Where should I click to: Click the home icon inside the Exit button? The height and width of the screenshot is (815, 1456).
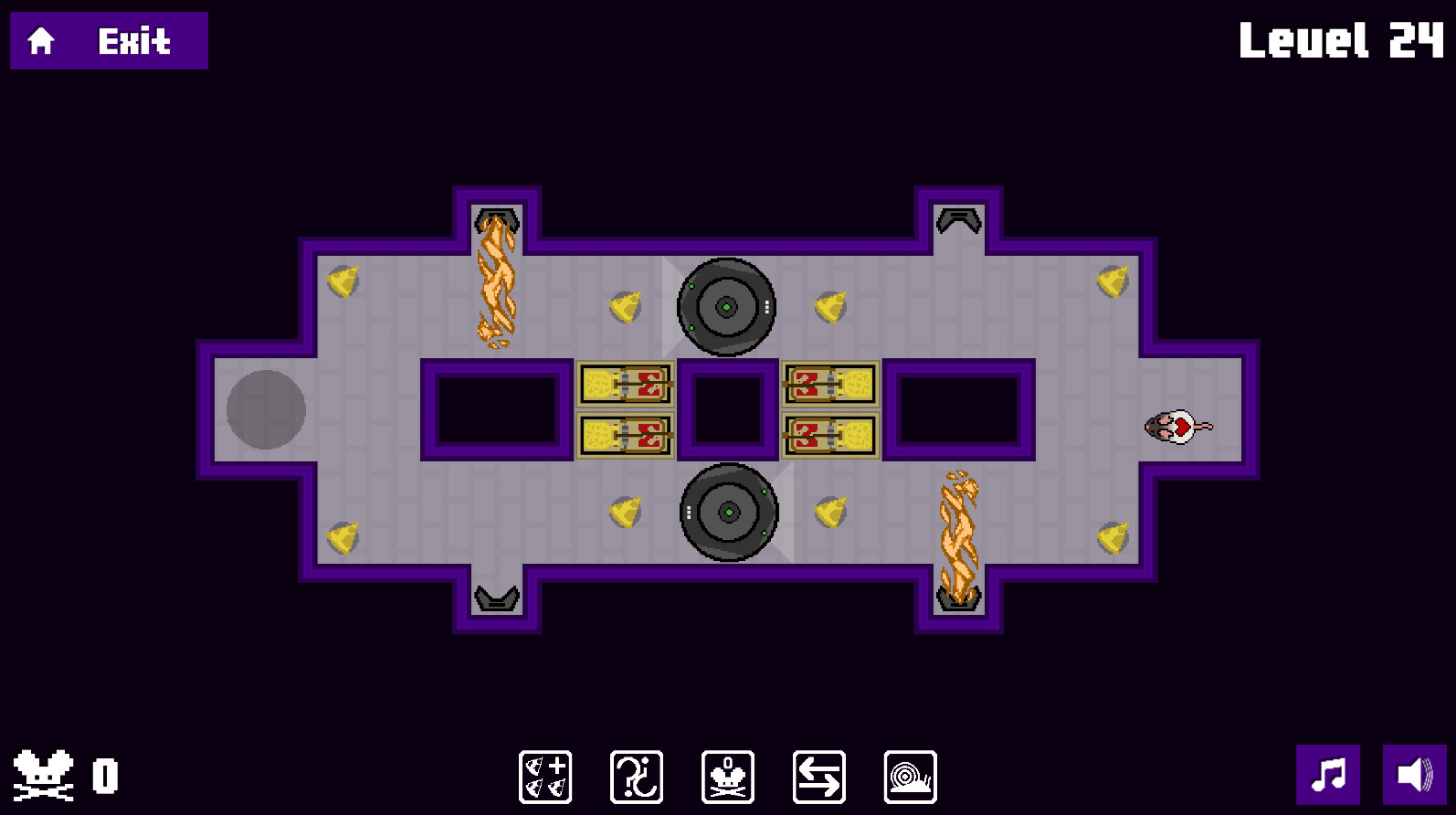click(40, 40)
